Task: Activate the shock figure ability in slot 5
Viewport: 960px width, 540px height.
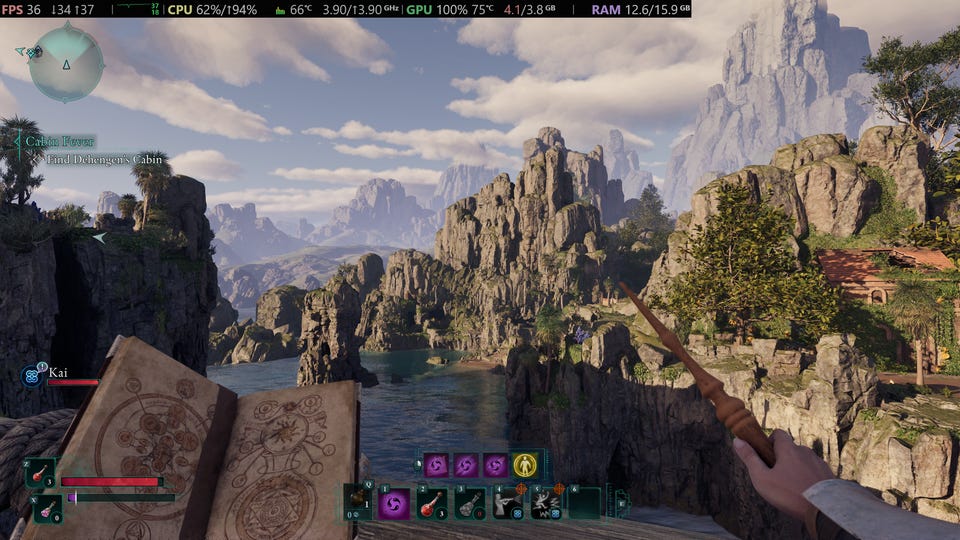Action: [546, 503]
